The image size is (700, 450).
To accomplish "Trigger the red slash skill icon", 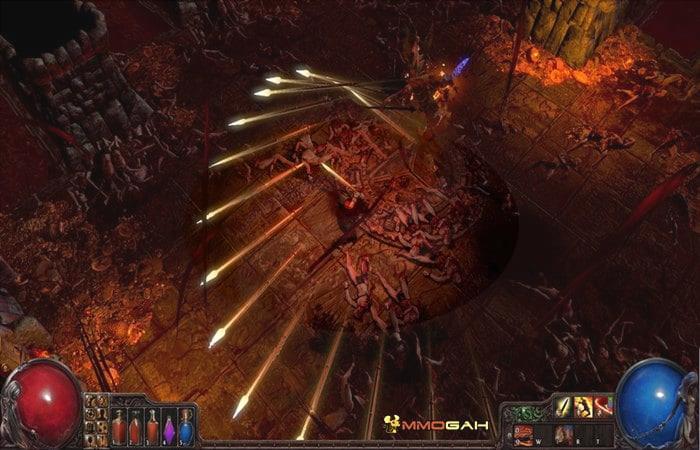I will [x=603, y=406].
